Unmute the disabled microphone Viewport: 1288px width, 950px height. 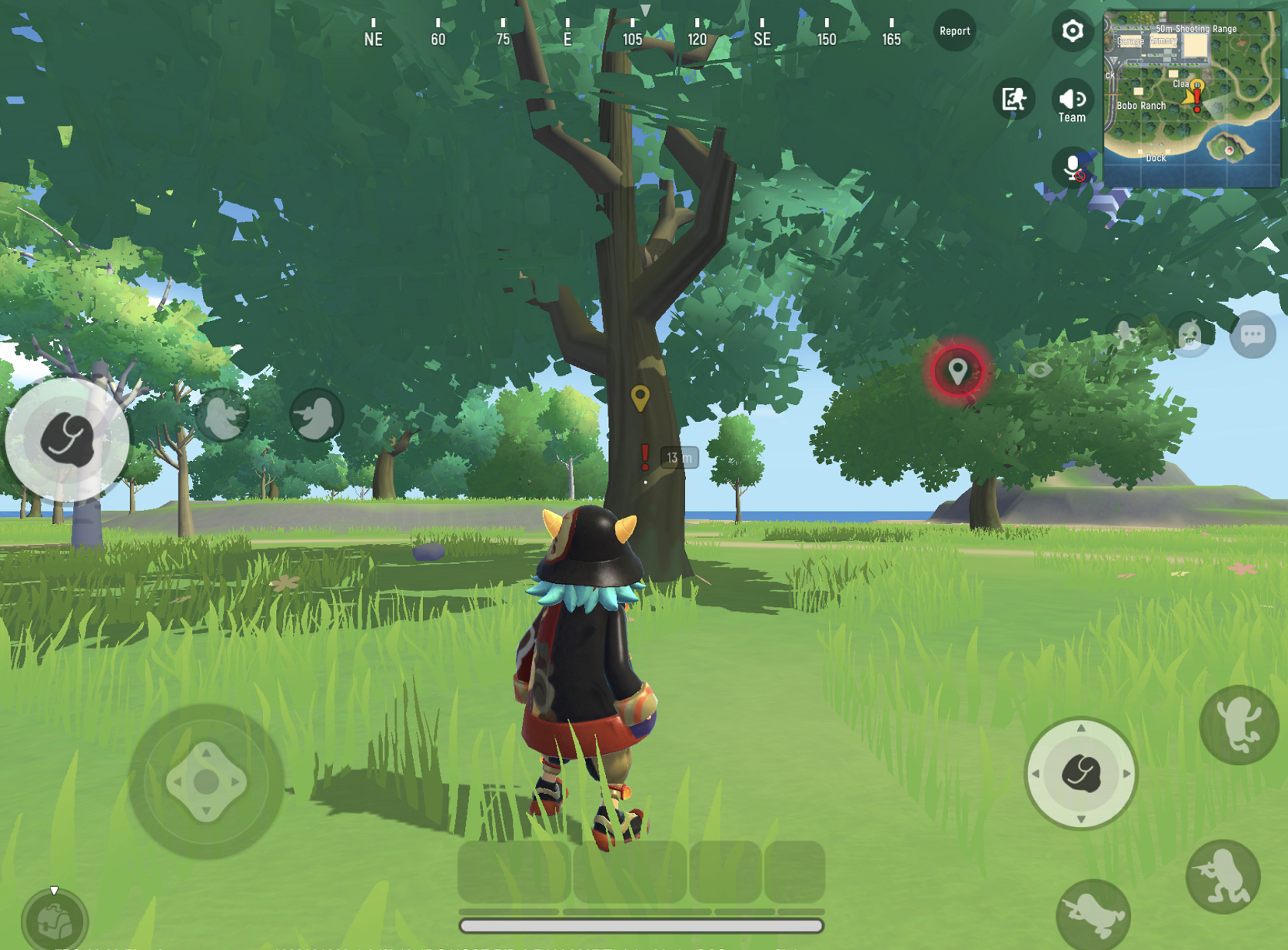click(x=1071, y=166)
